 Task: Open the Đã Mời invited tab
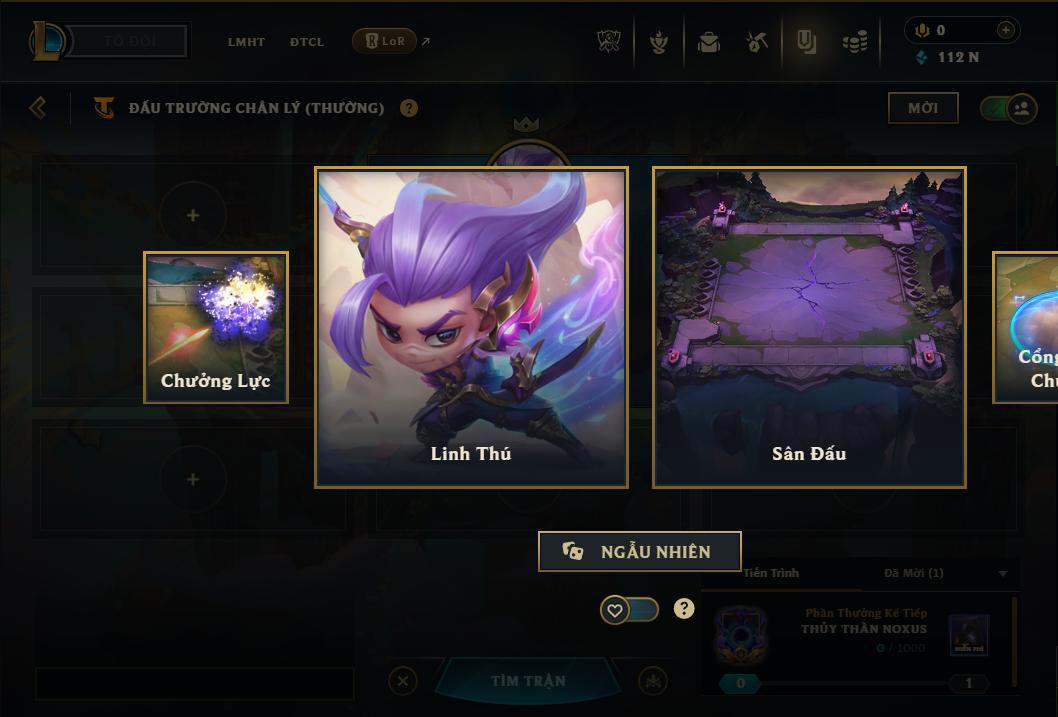[914, 573]
